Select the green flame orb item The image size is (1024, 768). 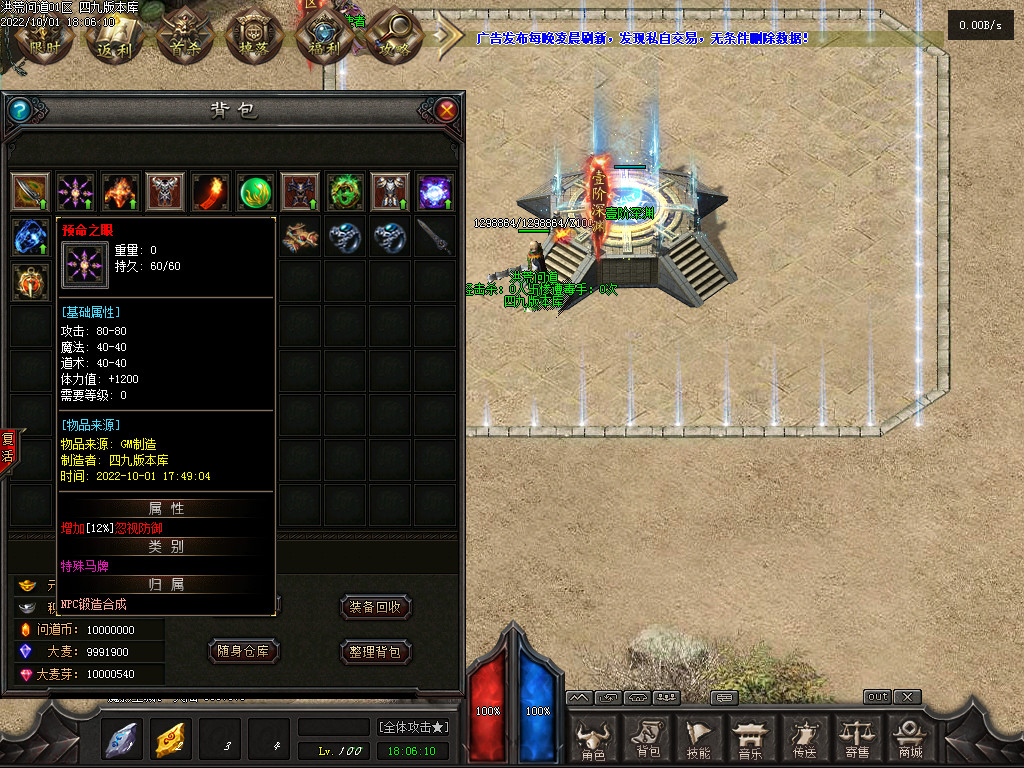[255, 191]
